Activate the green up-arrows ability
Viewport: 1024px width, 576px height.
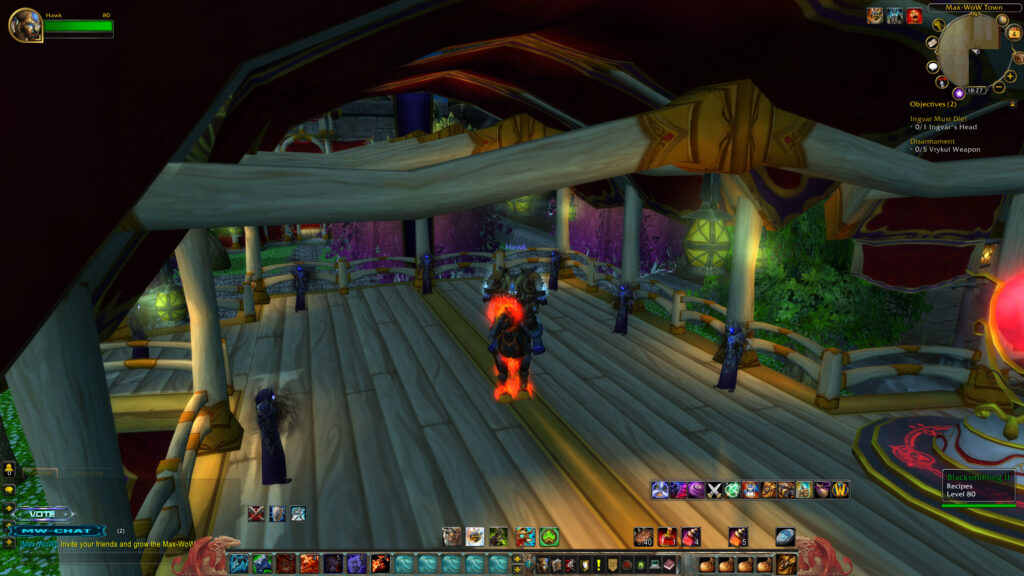[549, 537]
